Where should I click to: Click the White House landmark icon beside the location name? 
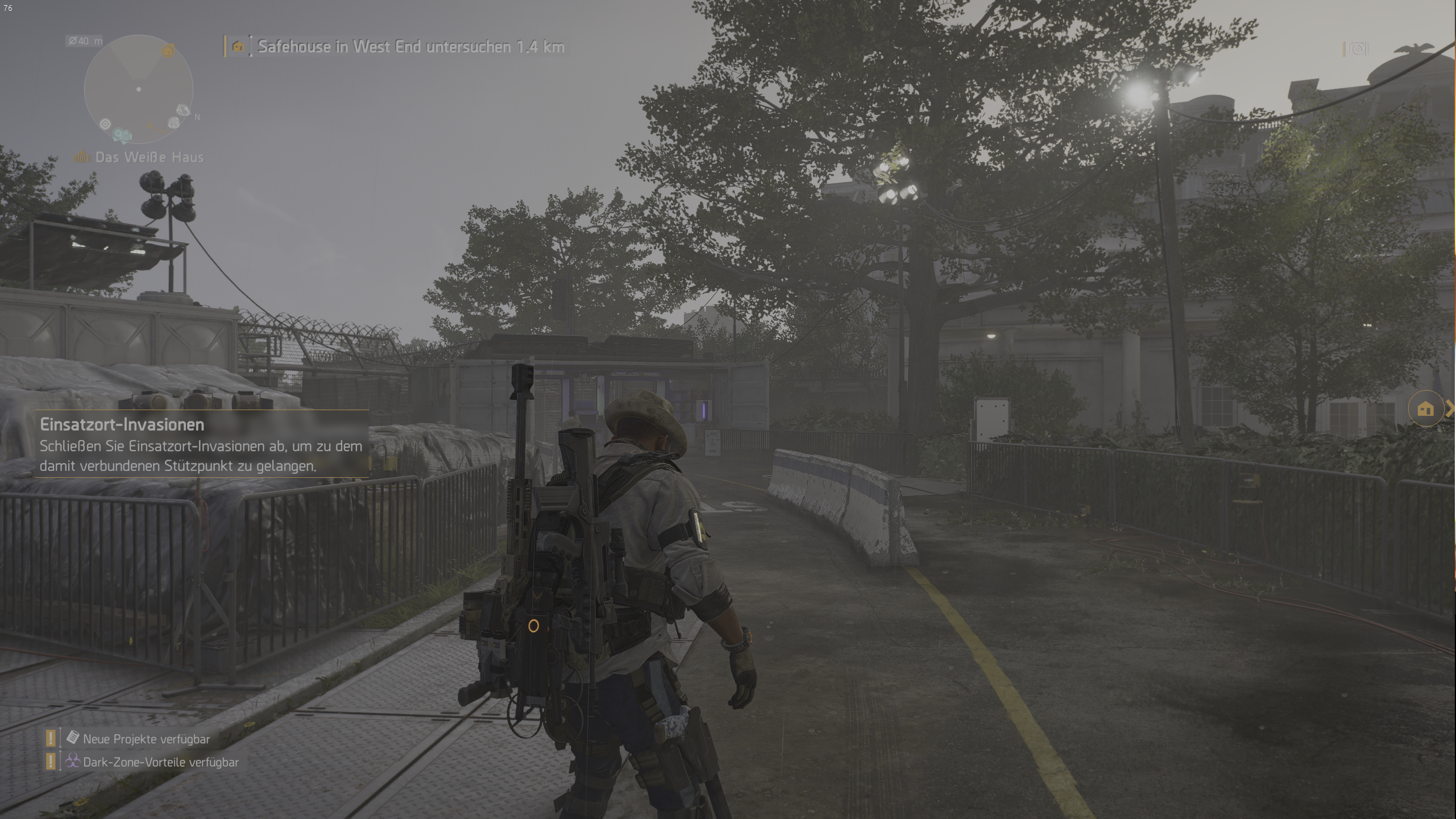coord(82,156)
